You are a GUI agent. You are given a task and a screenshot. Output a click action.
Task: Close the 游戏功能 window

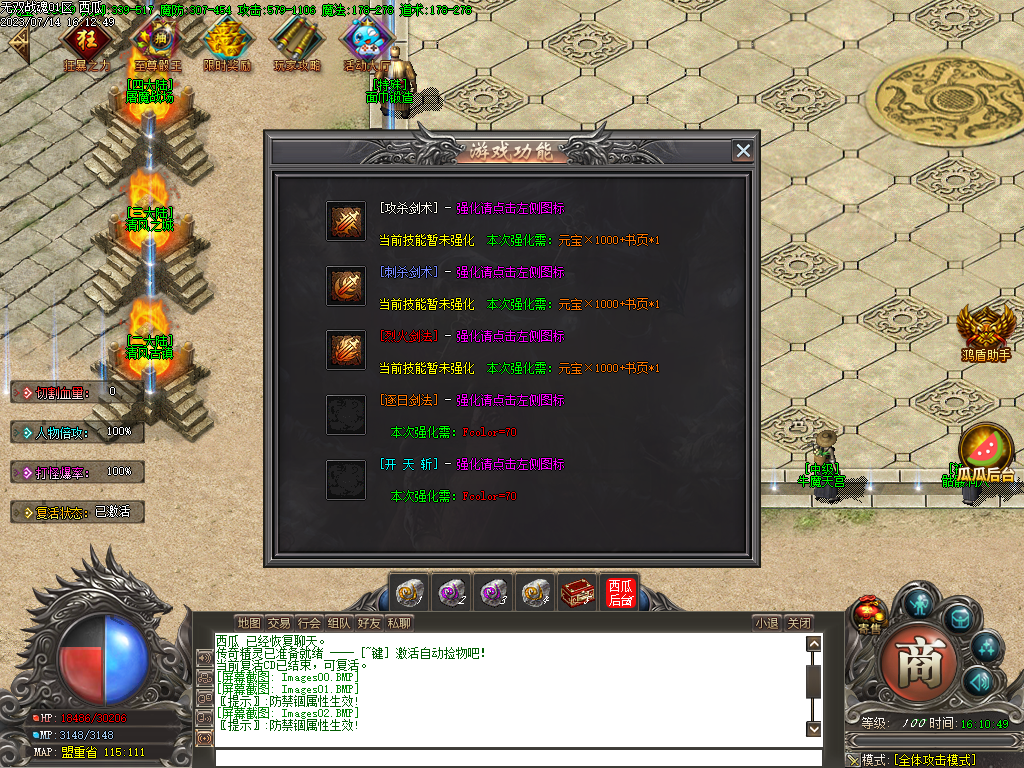click(743, 151)
